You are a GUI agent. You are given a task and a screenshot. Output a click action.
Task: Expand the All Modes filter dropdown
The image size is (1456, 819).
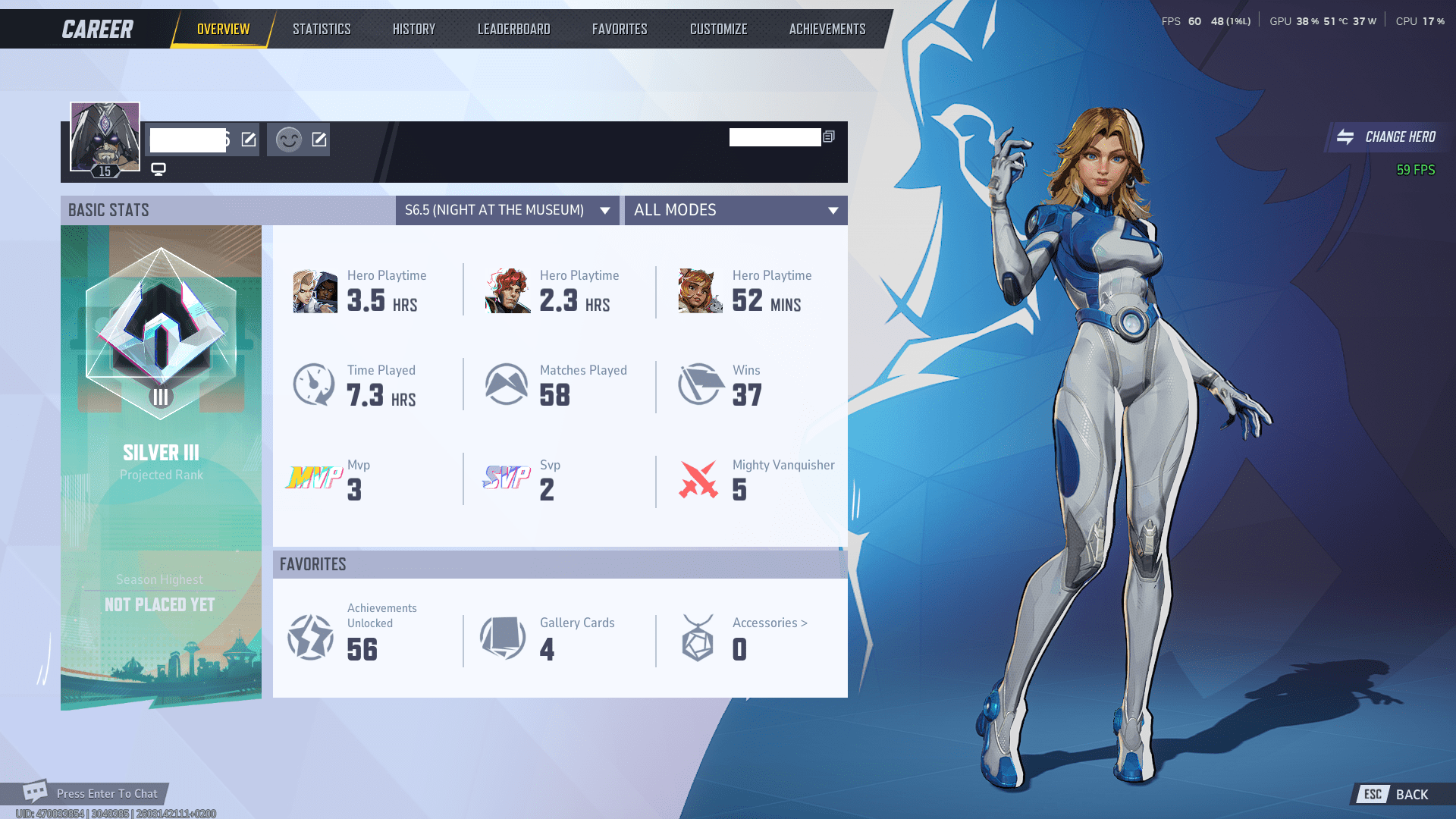point(736,210)
